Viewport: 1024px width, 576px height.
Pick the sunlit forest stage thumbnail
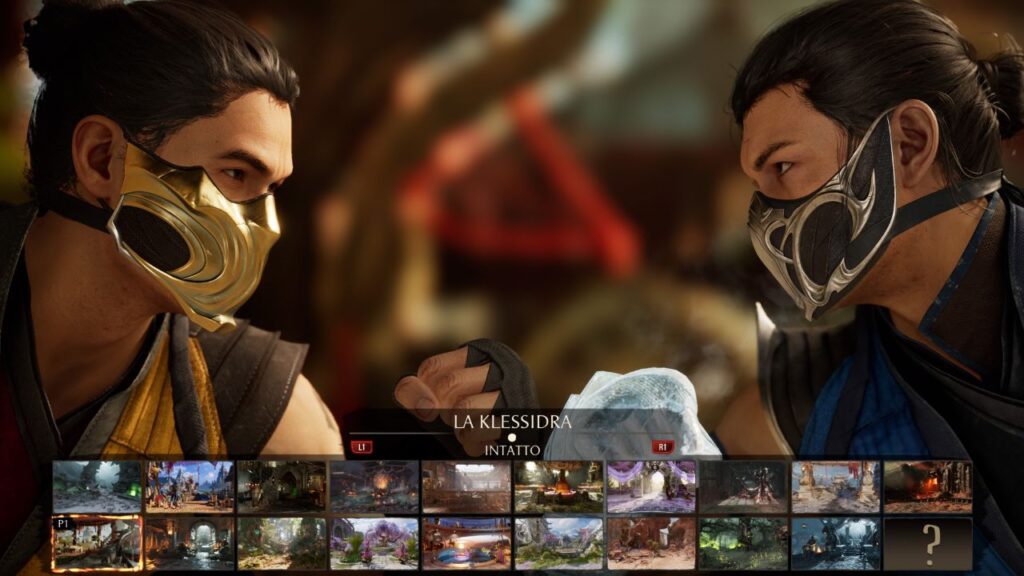282,543
